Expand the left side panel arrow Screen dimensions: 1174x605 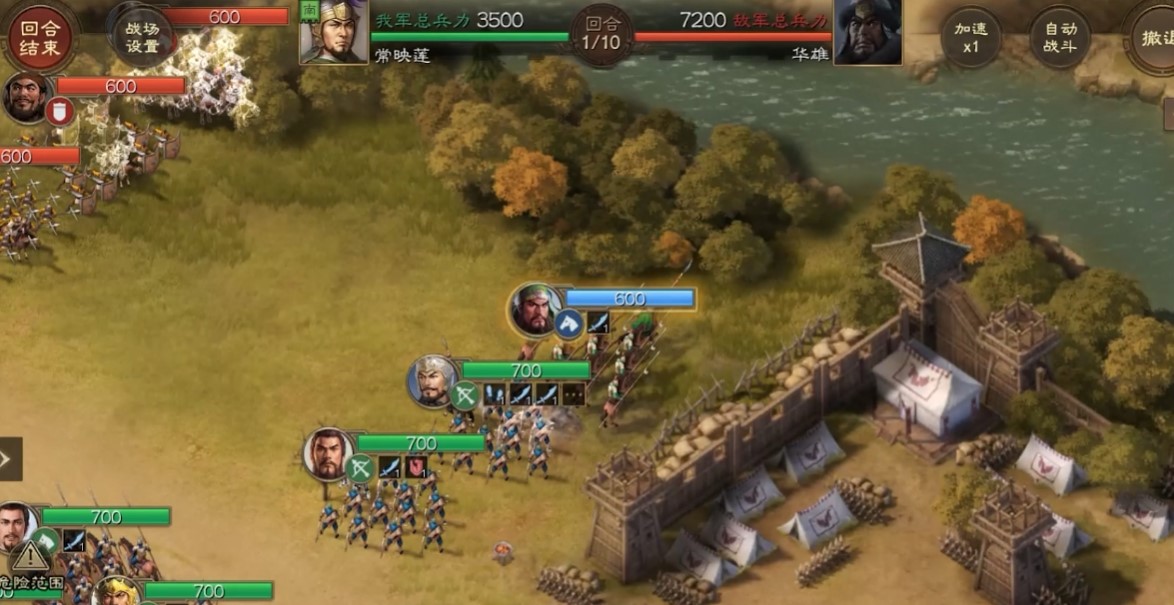tap(9, 459)
